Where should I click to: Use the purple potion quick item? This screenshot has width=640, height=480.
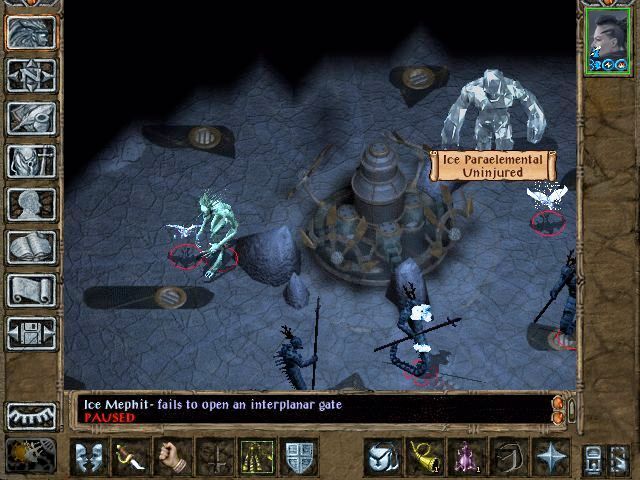467,456
